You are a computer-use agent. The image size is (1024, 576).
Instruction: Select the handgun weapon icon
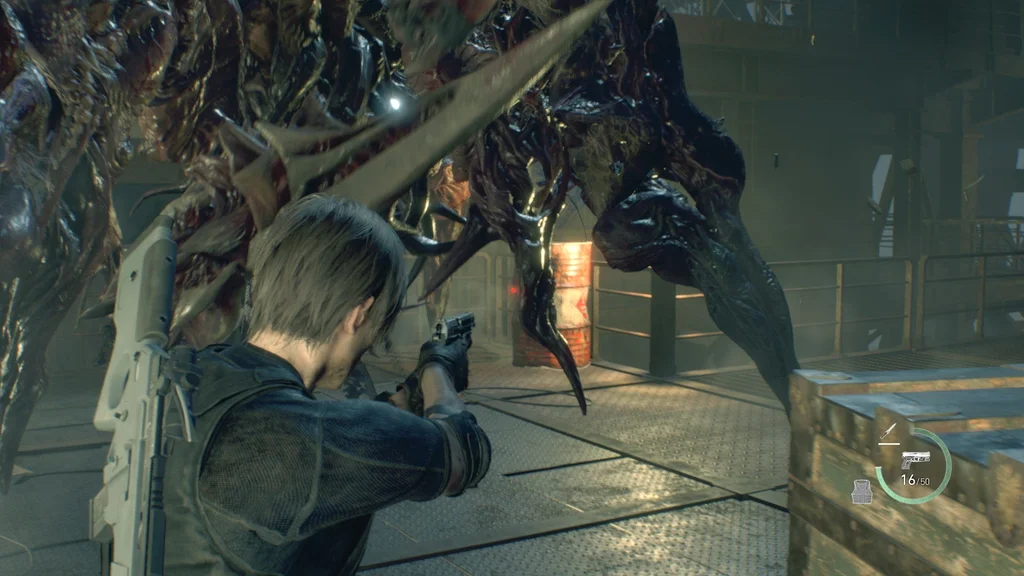coord(915,459)
